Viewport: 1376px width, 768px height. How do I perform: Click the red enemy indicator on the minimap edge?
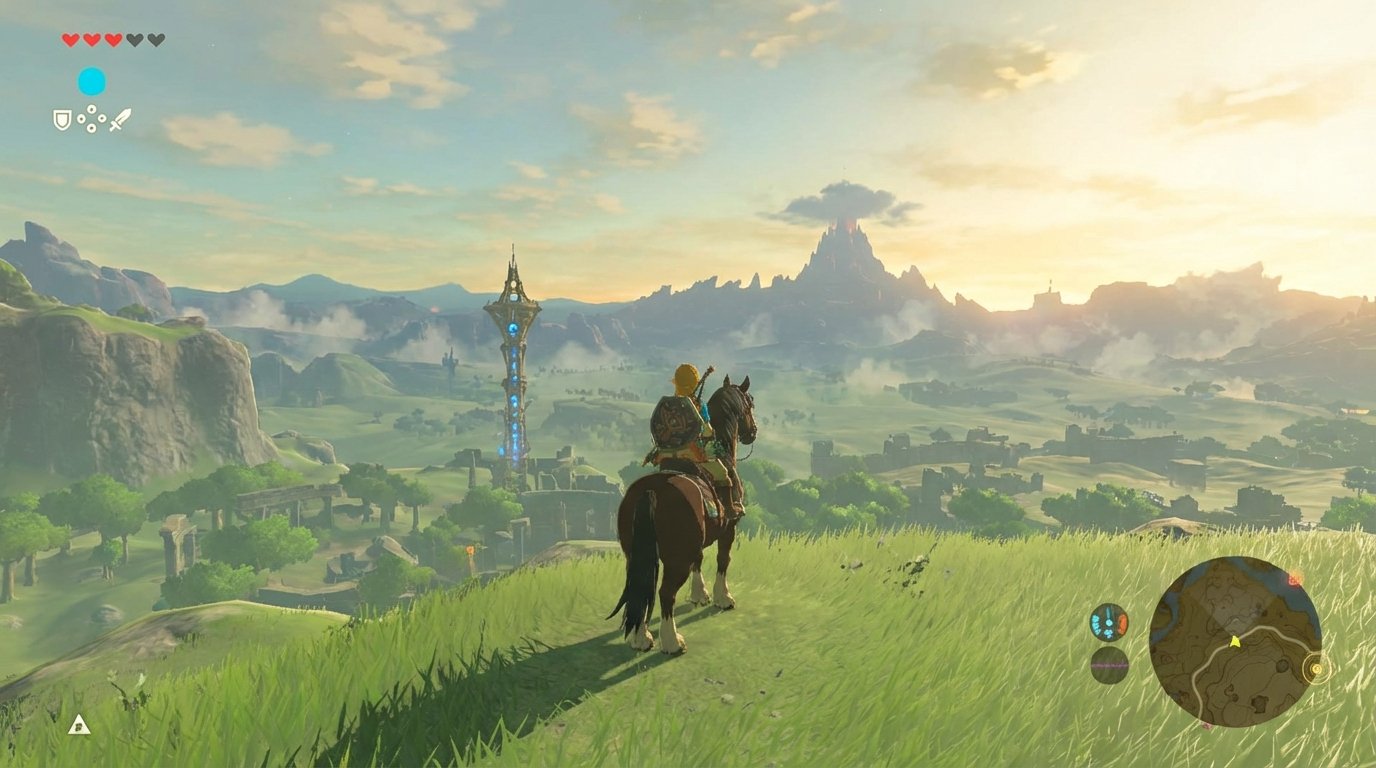pyautogui.click(x=1294, y=579)
